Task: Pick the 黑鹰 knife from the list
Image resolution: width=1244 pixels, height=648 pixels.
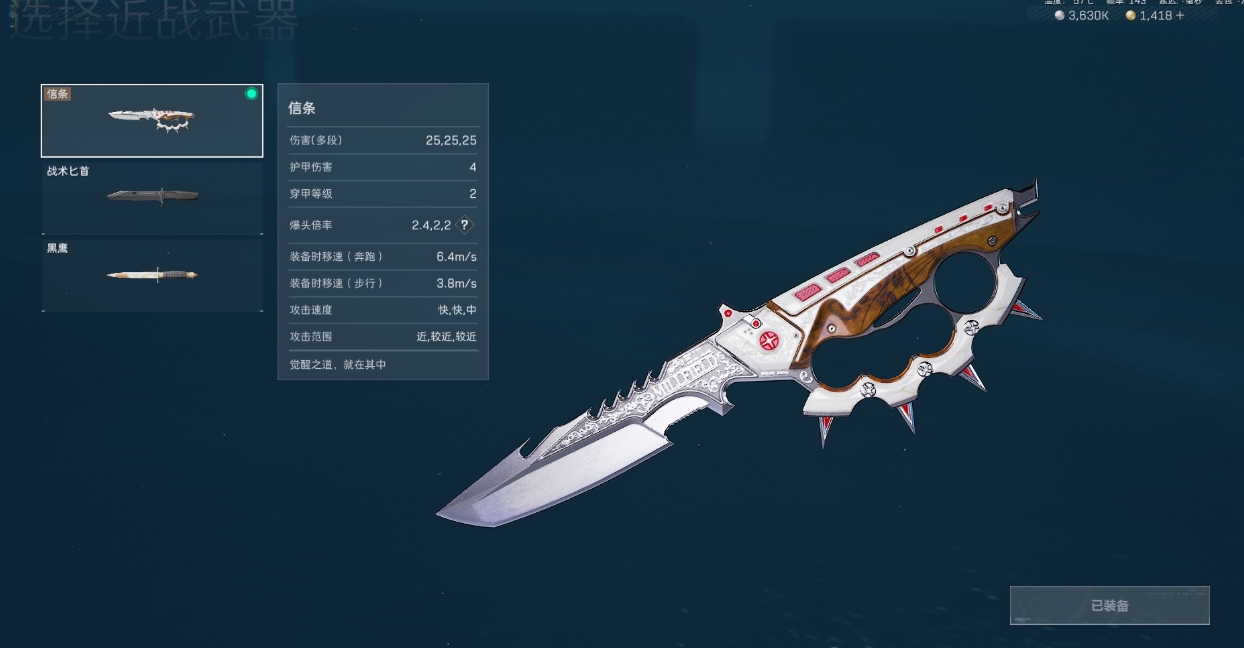Action: pos(152,275)
